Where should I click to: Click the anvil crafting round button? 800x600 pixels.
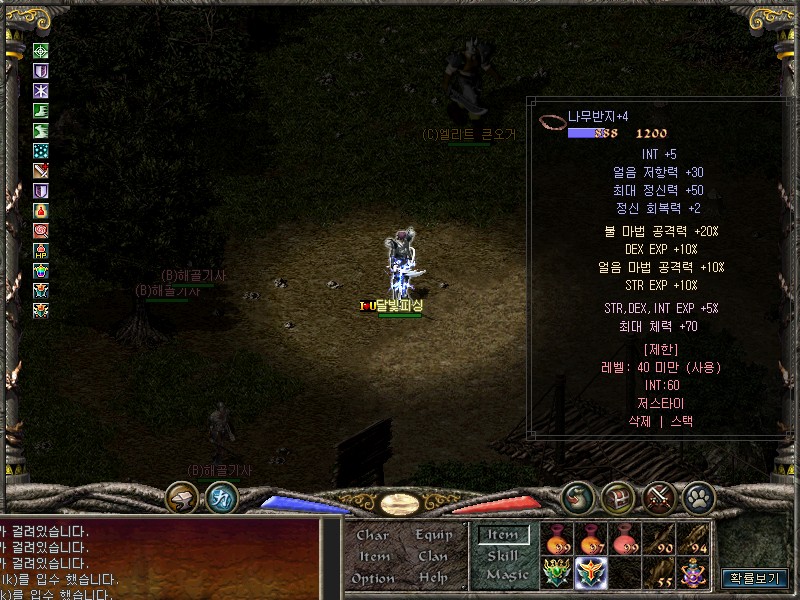183,496
